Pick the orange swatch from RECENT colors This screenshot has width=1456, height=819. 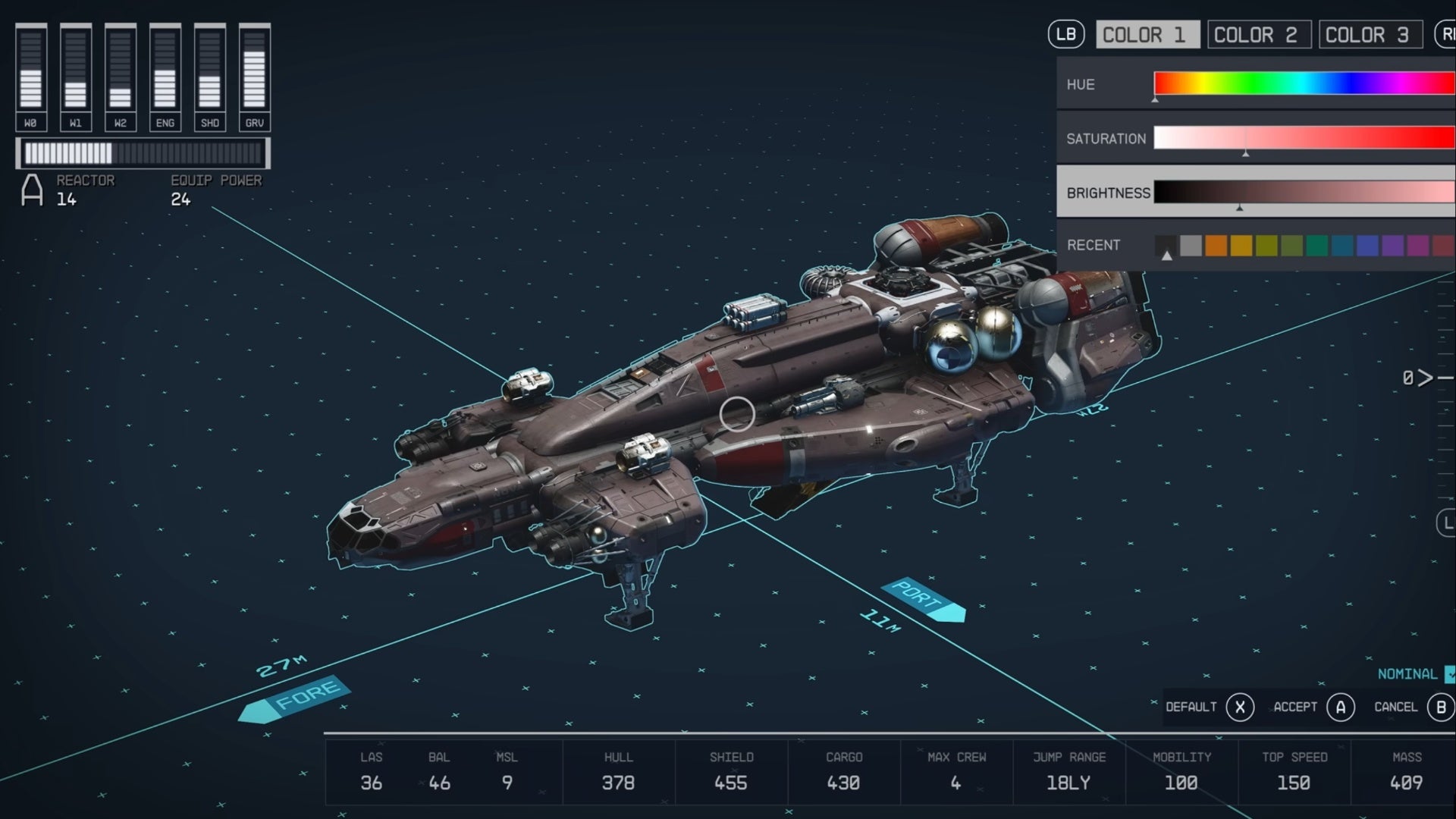(x=1216, y=245)
